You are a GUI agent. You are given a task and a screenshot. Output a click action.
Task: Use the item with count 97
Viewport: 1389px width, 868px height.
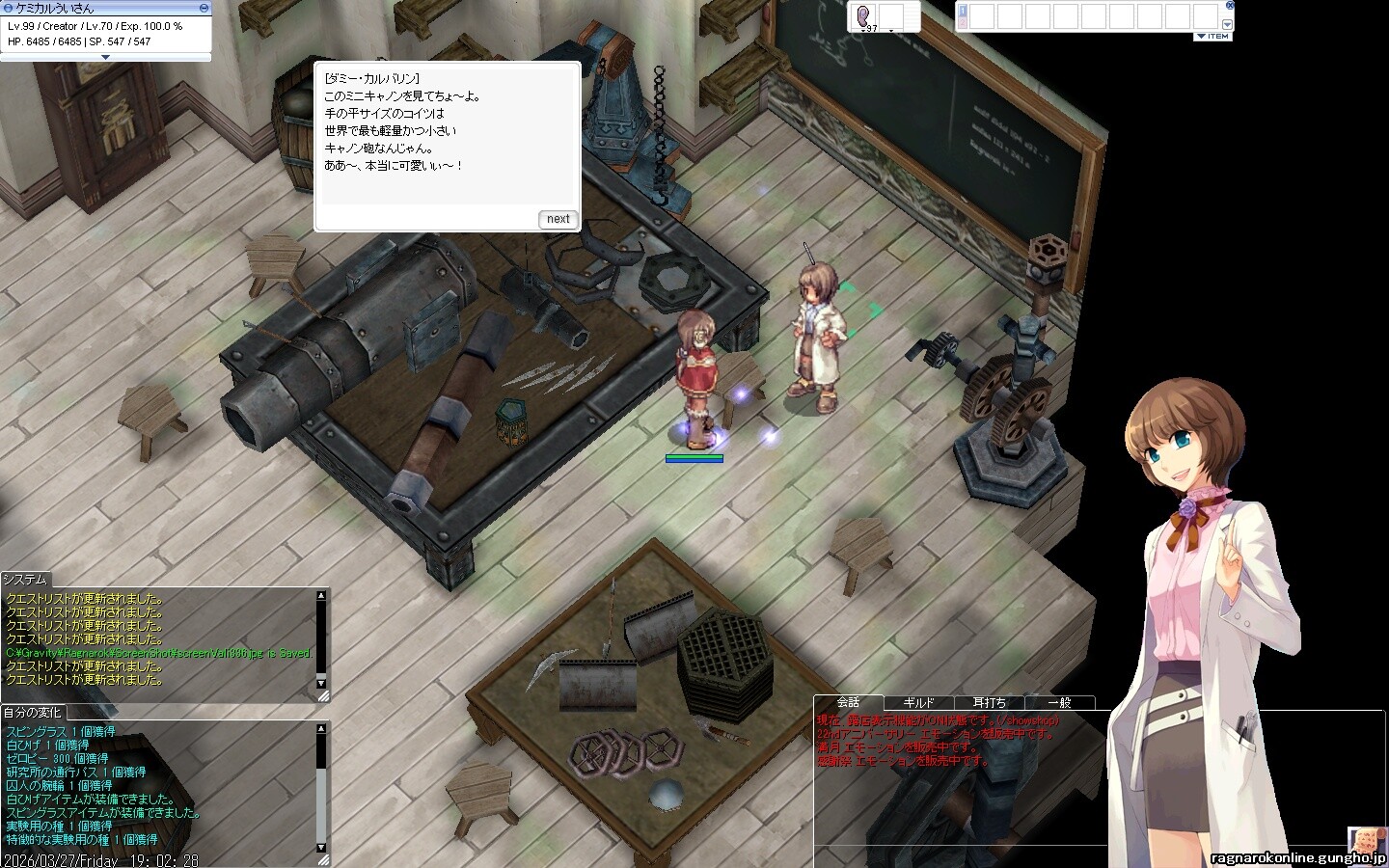coord(864,16)
